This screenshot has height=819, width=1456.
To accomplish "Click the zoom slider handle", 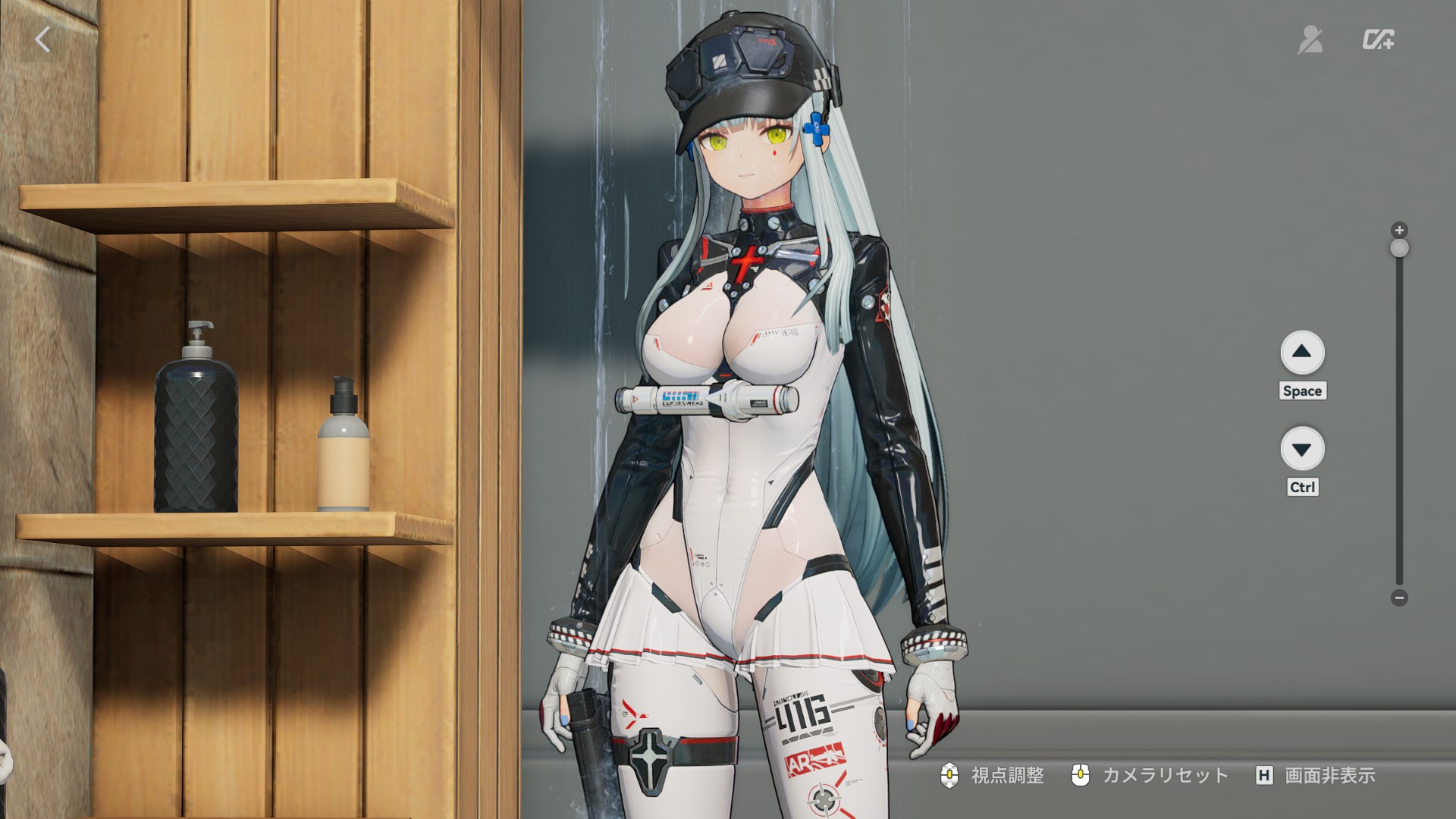I will tap(1399, 249).
